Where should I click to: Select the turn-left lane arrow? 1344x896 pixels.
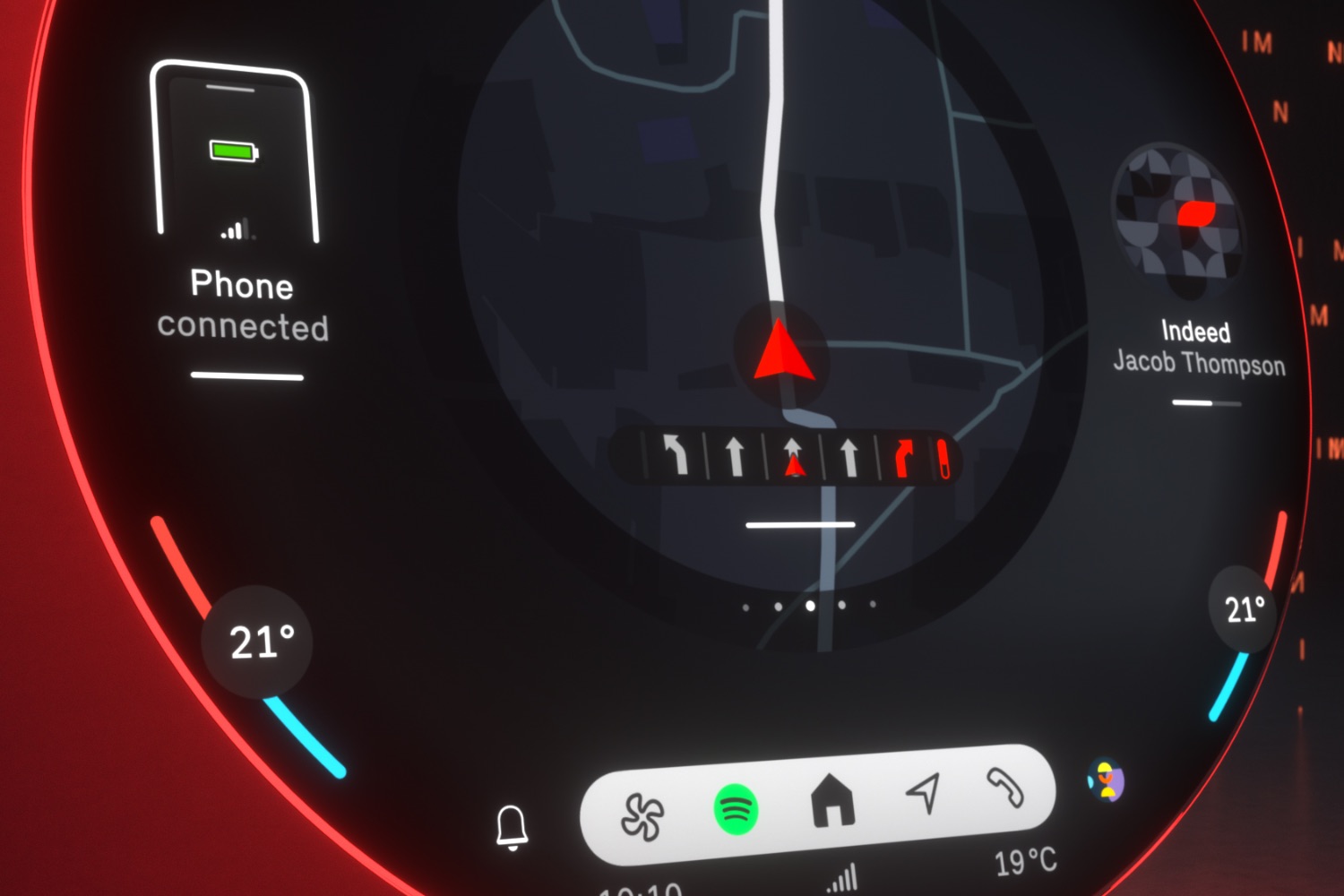tap(676, 454)
